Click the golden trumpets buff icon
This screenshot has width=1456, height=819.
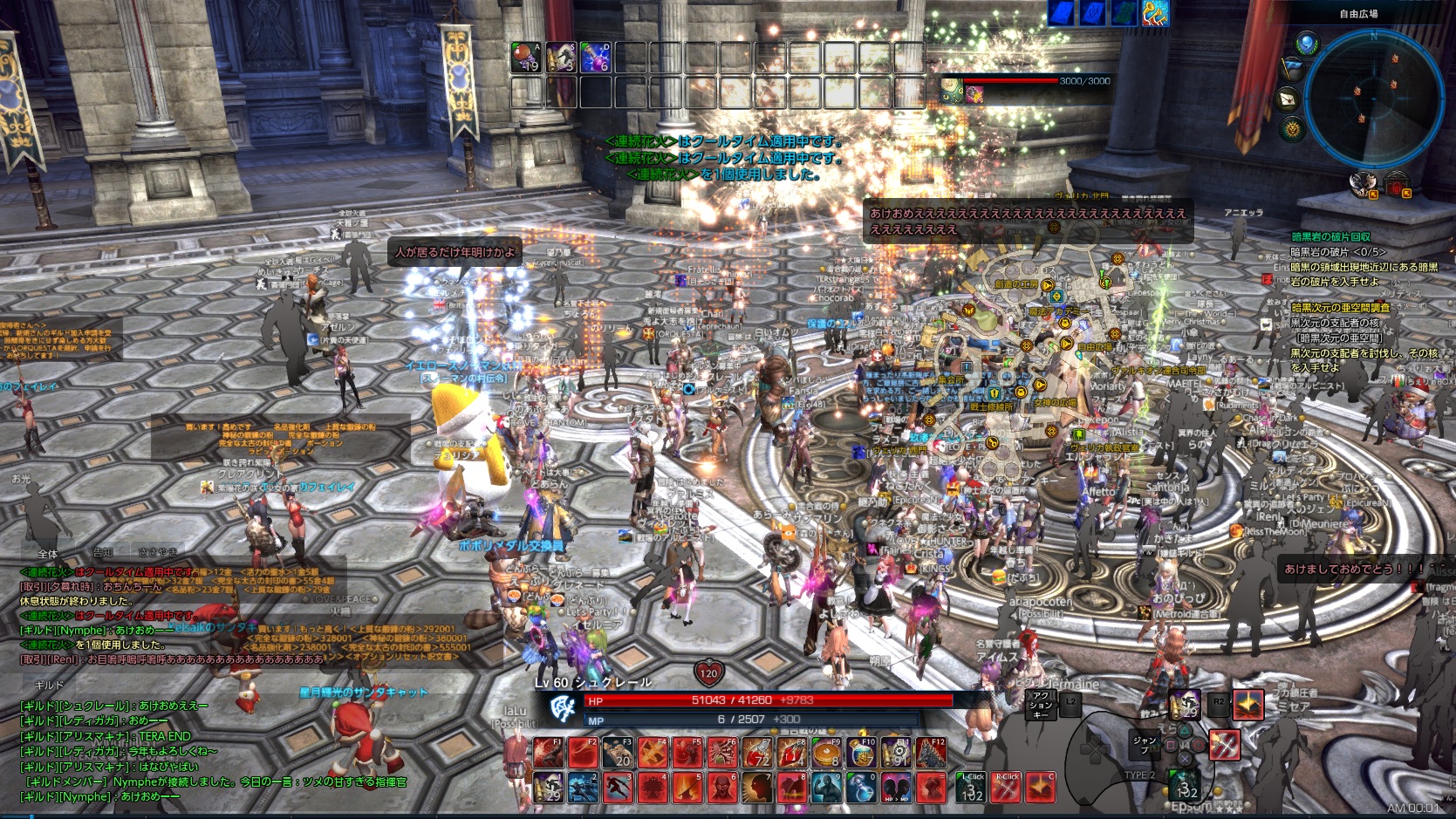pyautogui.click(x=1155, y=12)
